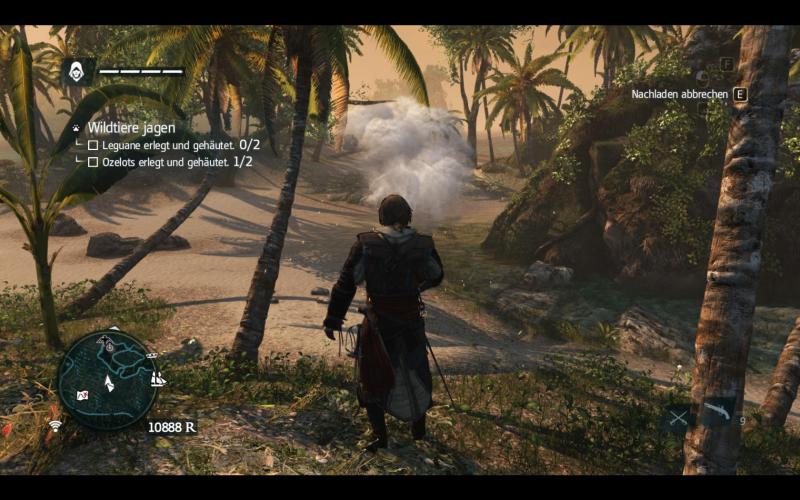Click the wifi signal icon near minimap

(55, 425)
